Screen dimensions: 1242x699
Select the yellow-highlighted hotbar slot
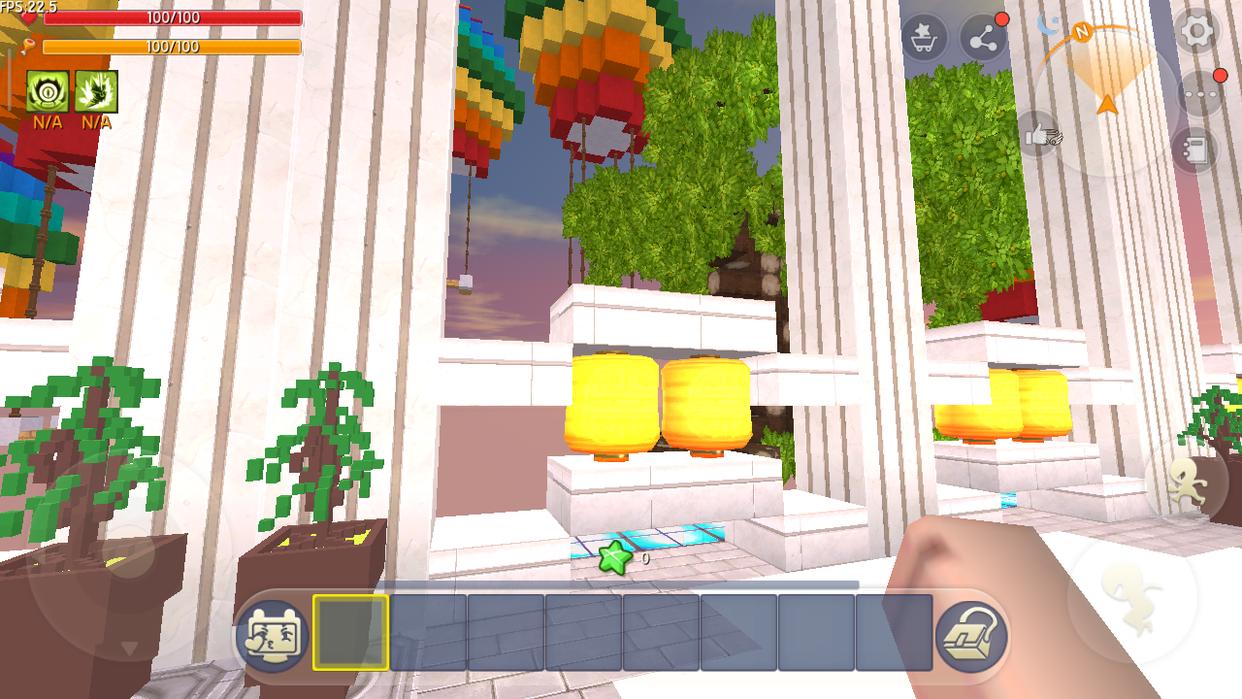tap(351, 632)
